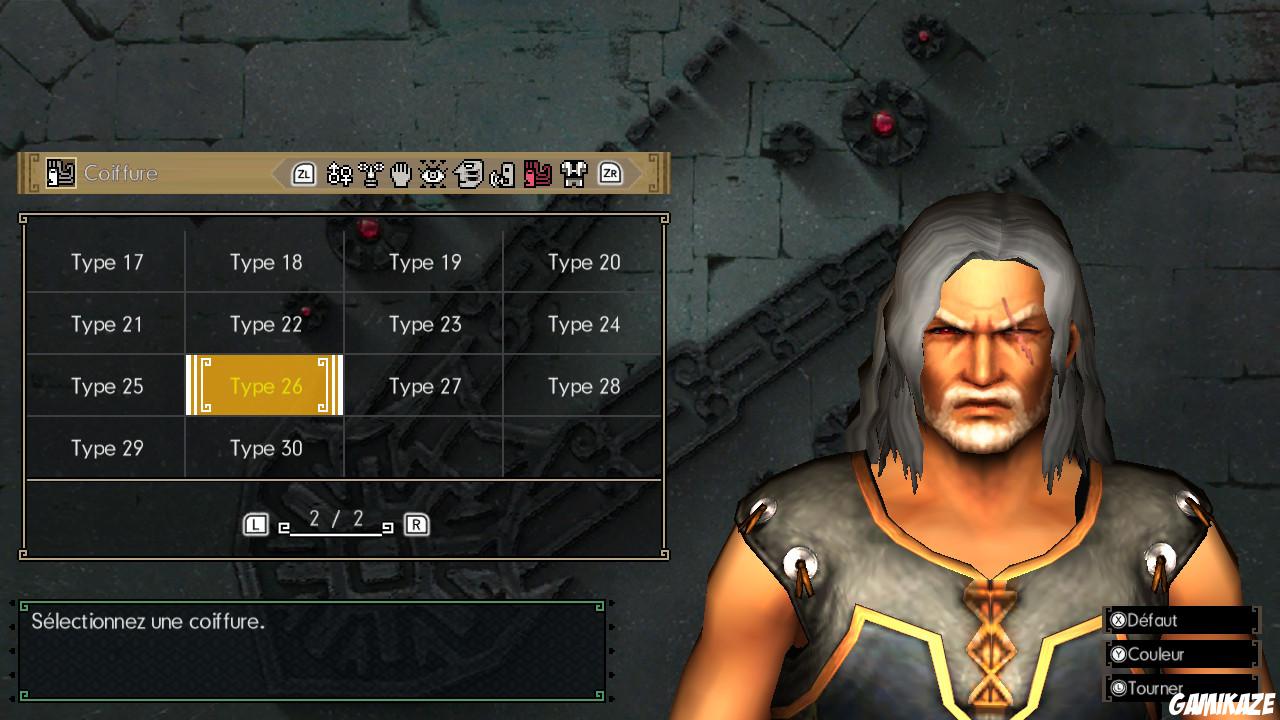Select the hand customization icon
Screen dimensions: 1280x720
400,173
